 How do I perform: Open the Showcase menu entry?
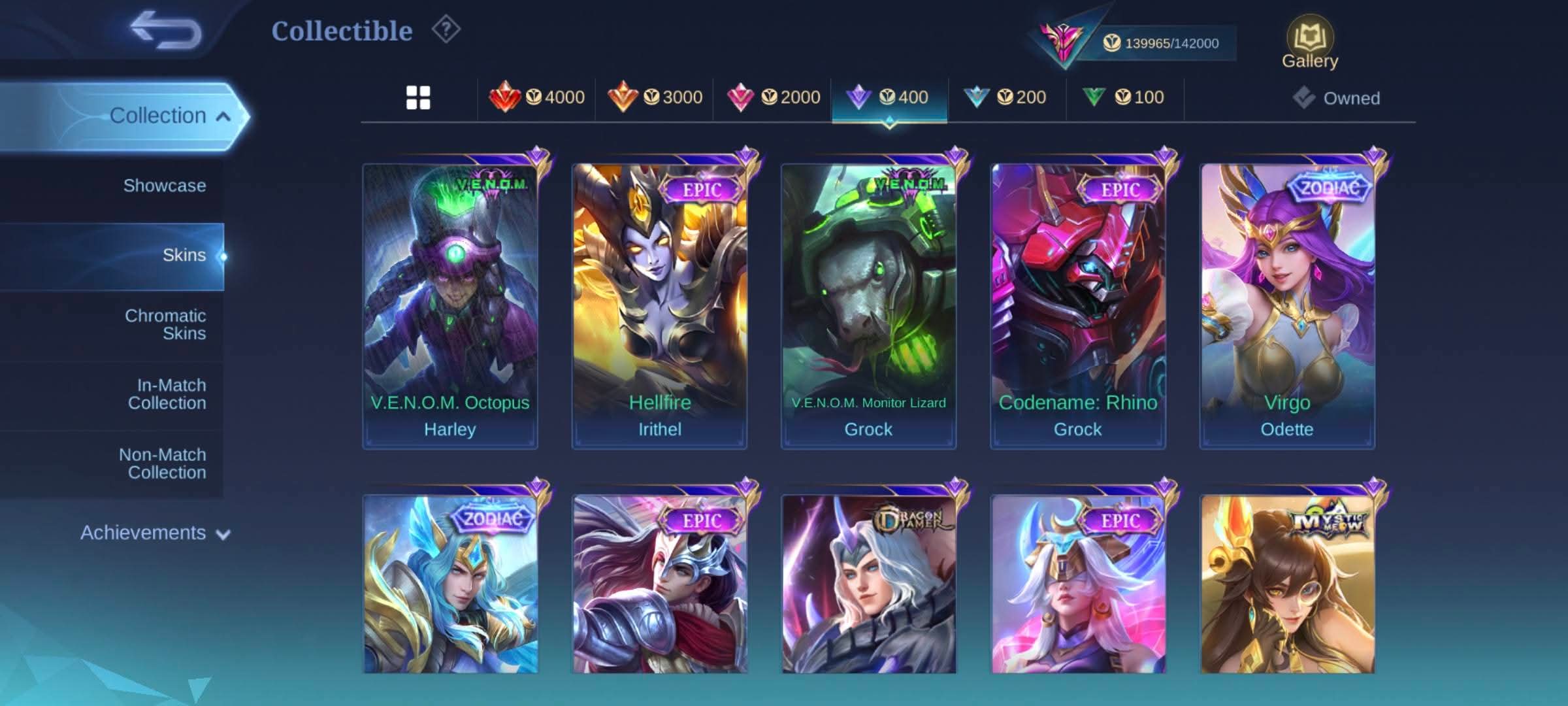click(x=164, y=186)
